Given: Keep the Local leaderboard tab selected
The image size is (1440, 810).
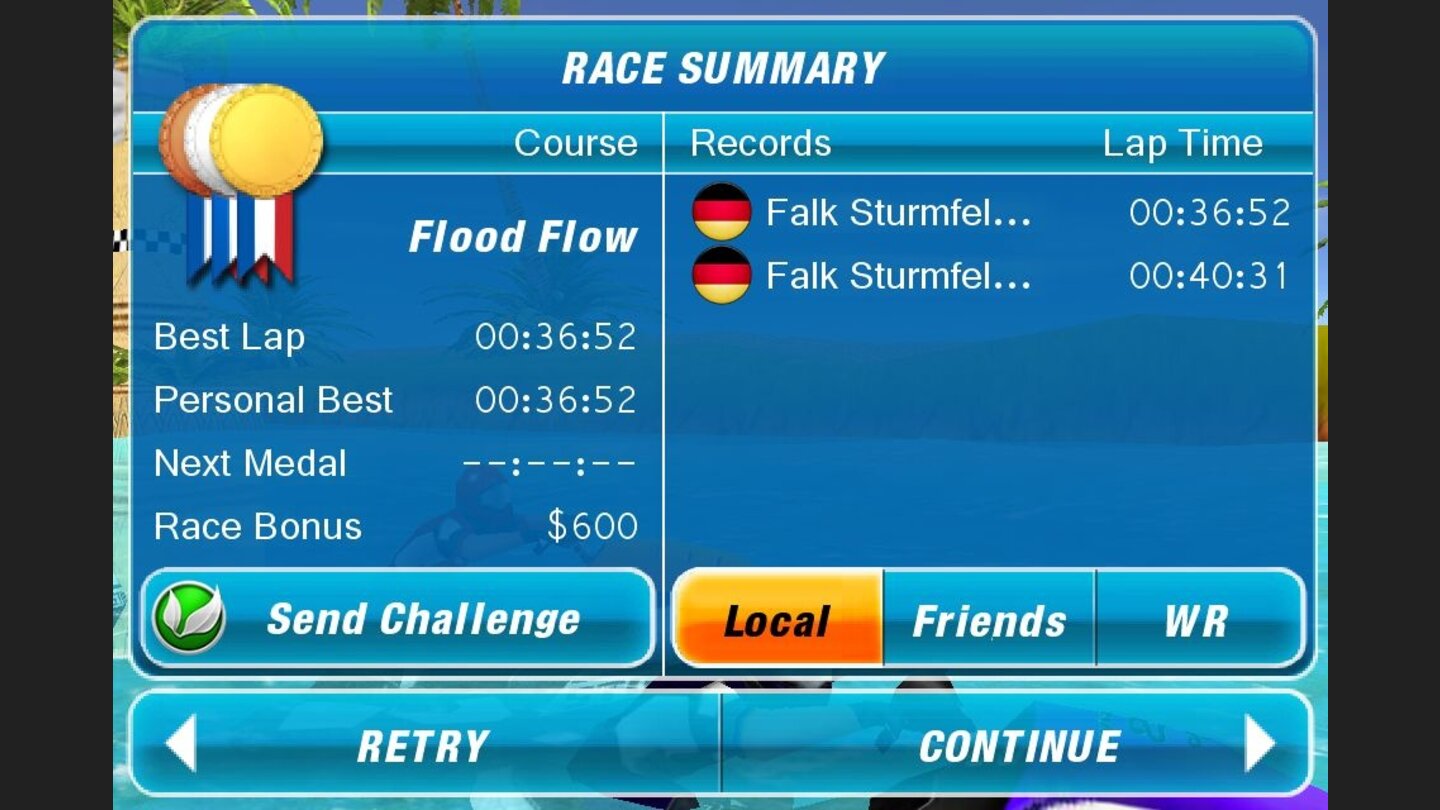Looking at the screenshot, I should 778,620.
